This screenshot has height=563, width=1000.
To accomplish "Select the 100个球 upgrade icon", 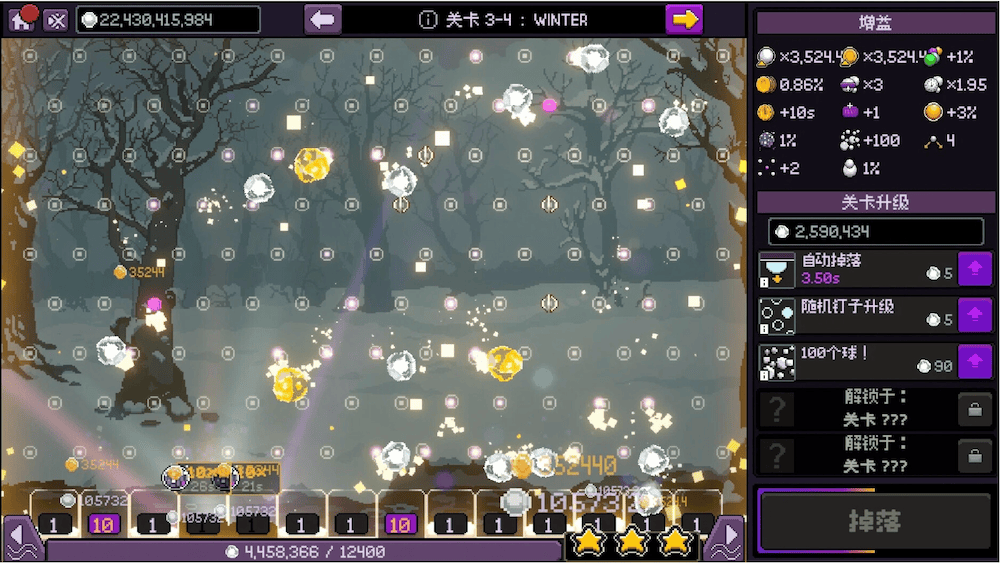I will pyautogui.click(x=776, y=361).
